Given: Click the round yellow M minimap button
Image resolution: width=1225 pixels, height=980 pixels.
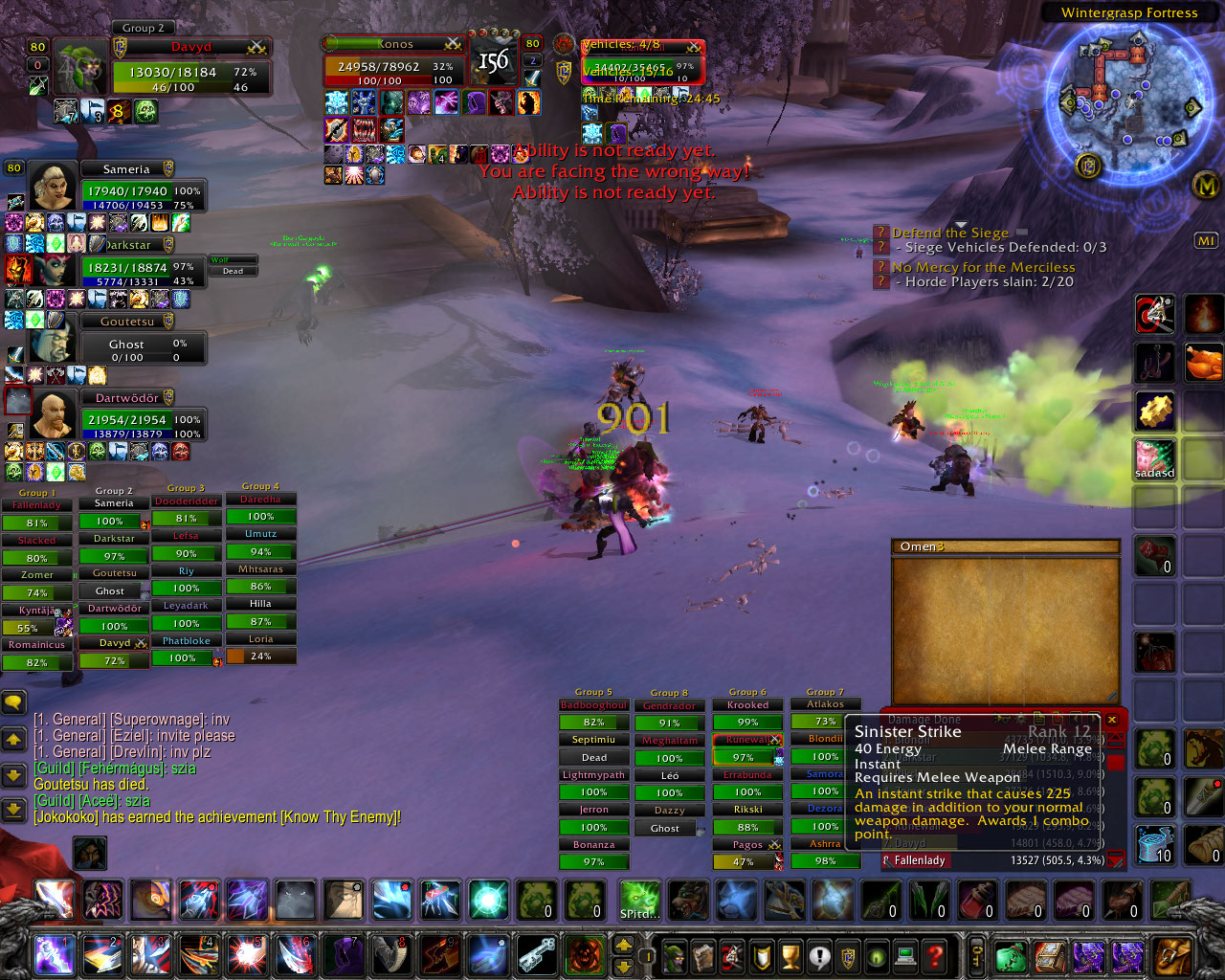Looking at the screenshot, I should tap(1206, 186).
